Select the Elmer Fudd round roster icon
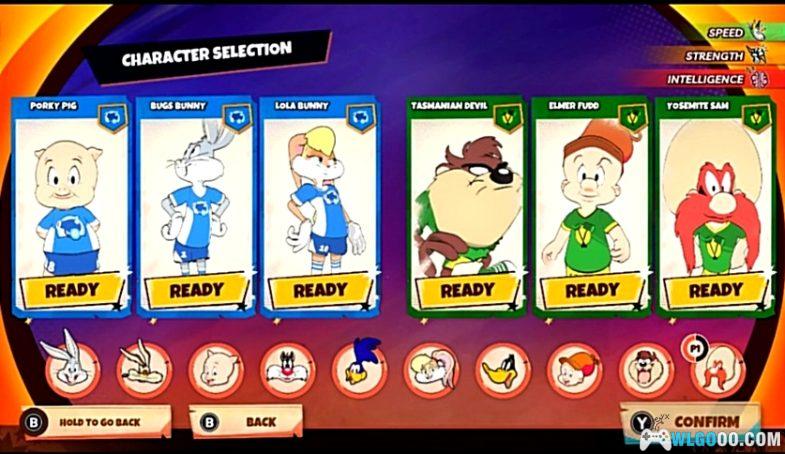Image resolution: width=785 pixels, height=454 pixels. pyautogui.click(x=574, y=369)
